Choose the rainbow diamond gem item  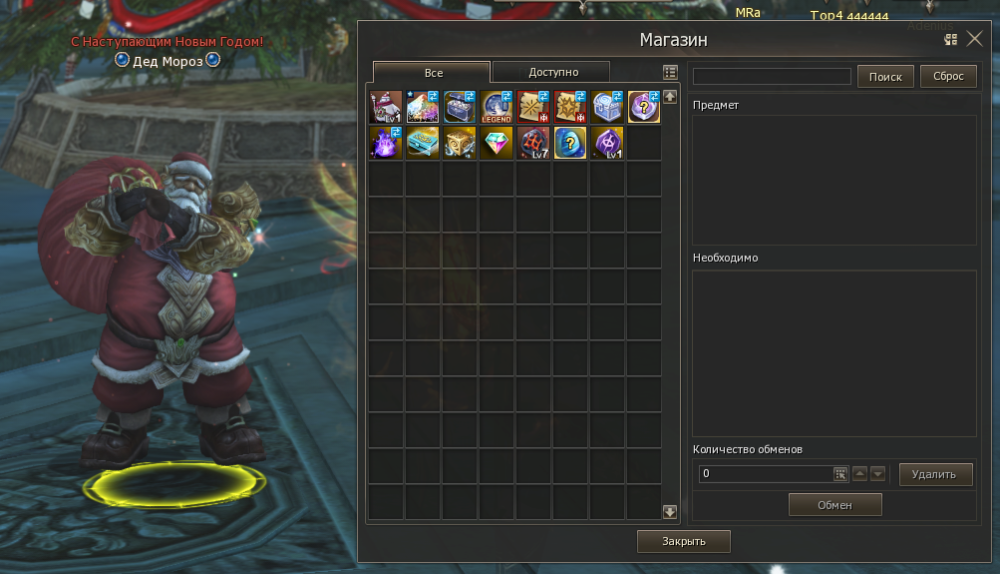497,143
